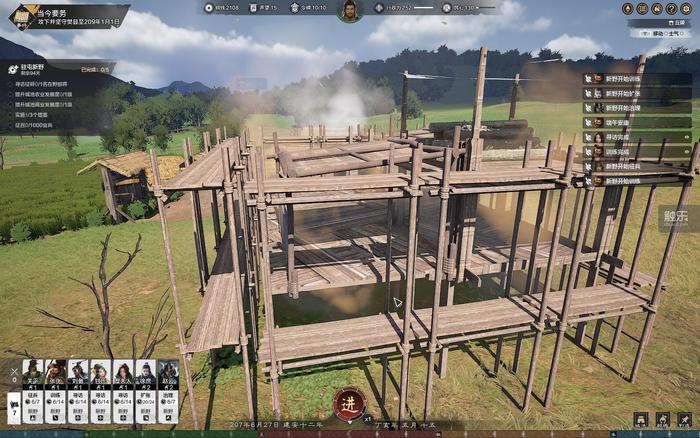Image resolution: width=700 pixels, height=438 pixels.
Task: Select the 新野开始征兵 notification
Action: (629, 166)
